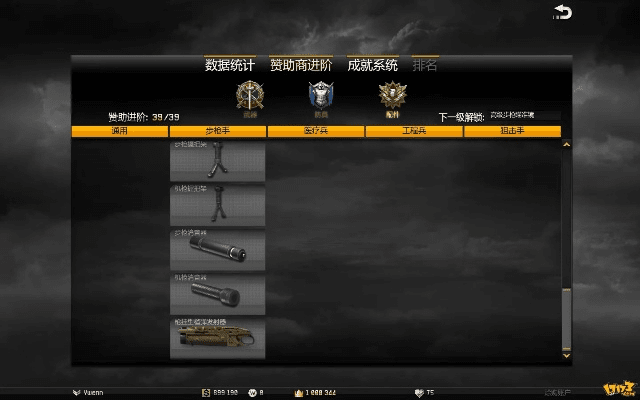Choose the bronze eagle accessories emblem
Viewport: 640px width, 400px height.
[x=391, y=96]
